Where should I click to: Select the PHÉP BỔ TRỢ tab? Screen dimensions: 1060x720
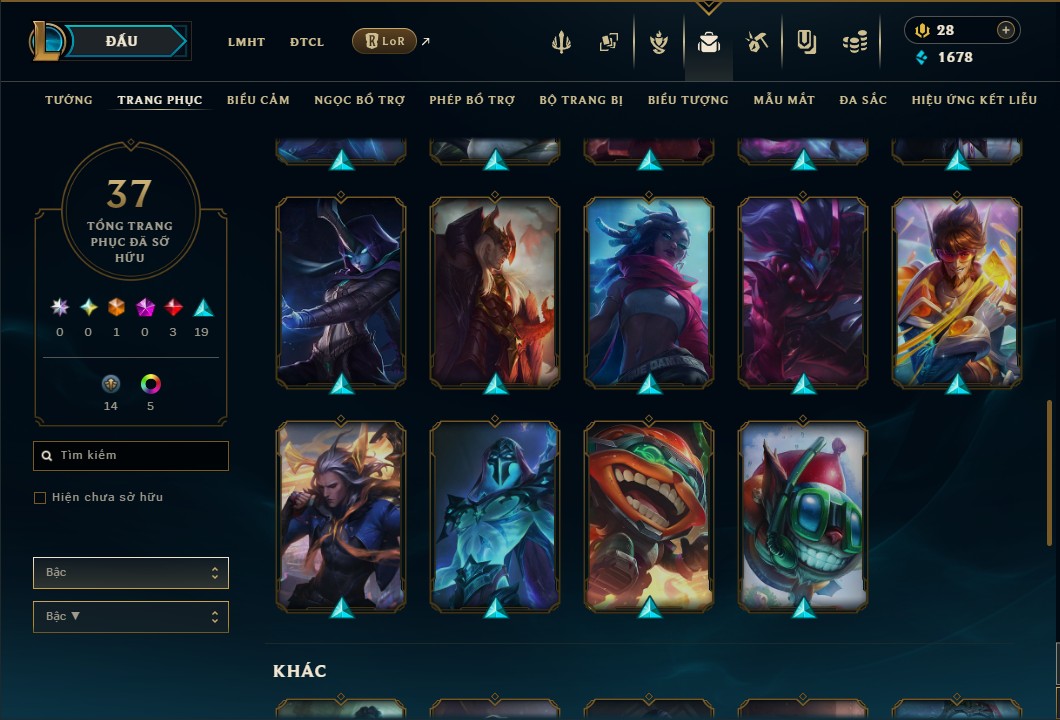472,100
